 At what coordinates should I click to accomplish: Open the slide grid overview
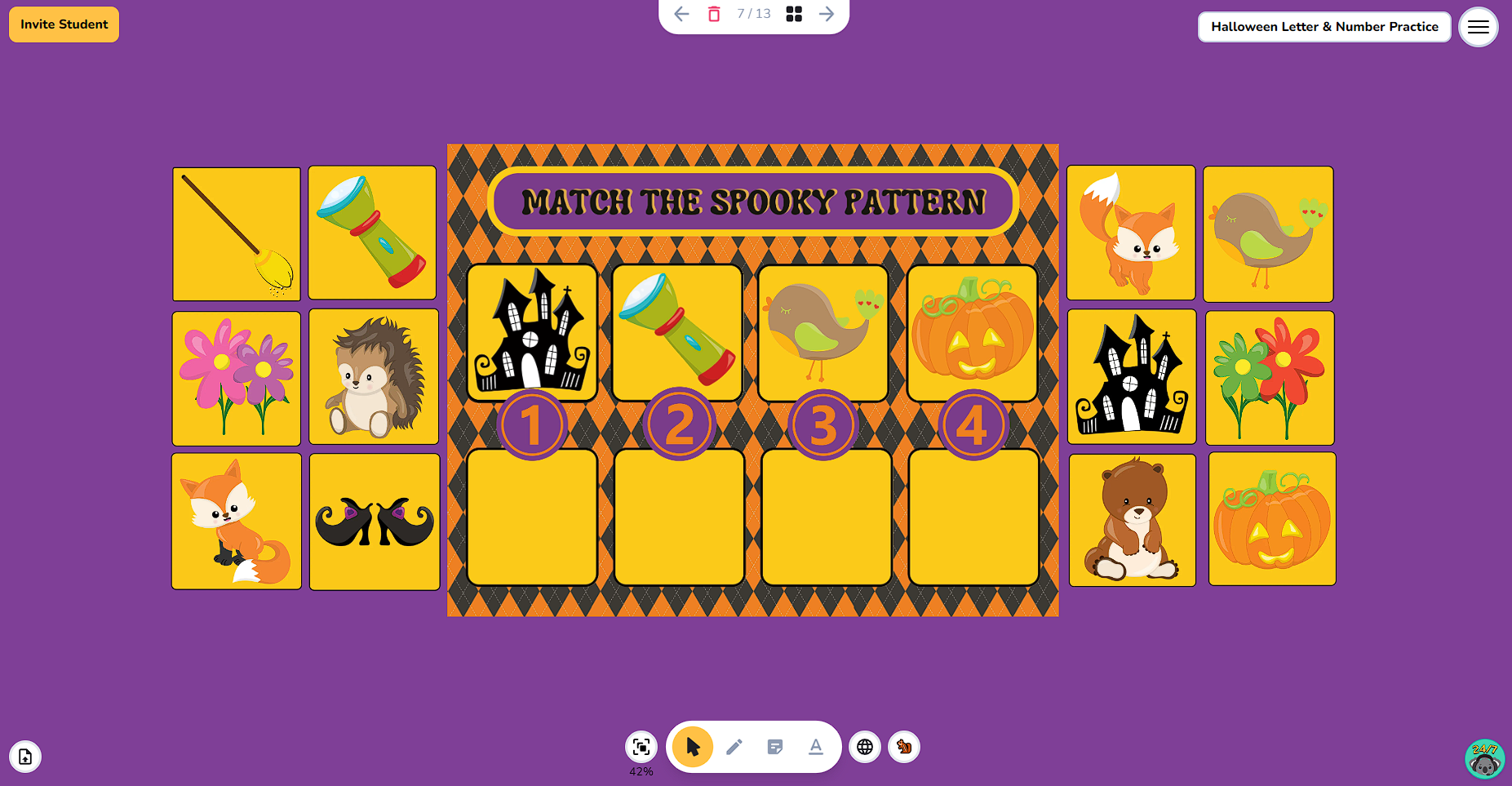[793, 14]
